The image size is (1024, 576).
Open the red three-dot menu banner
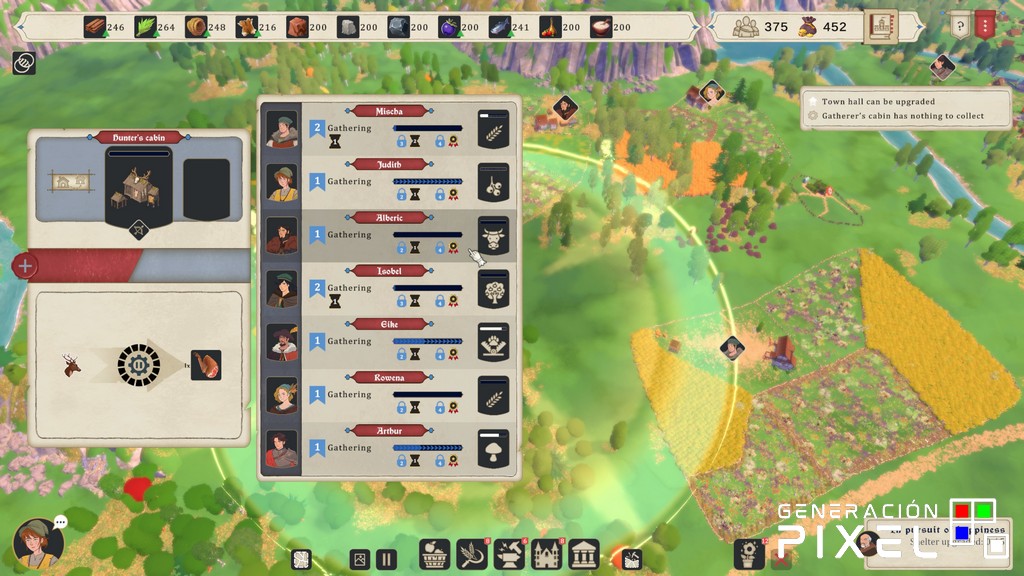(985, 26)
